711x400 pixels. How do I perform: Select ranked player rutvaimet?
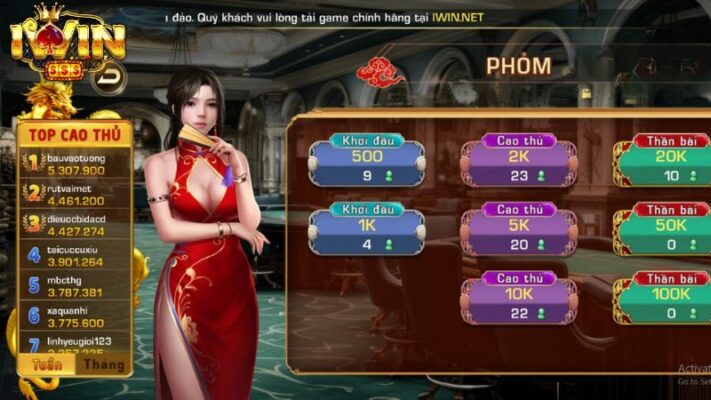[x=76, y=194]
